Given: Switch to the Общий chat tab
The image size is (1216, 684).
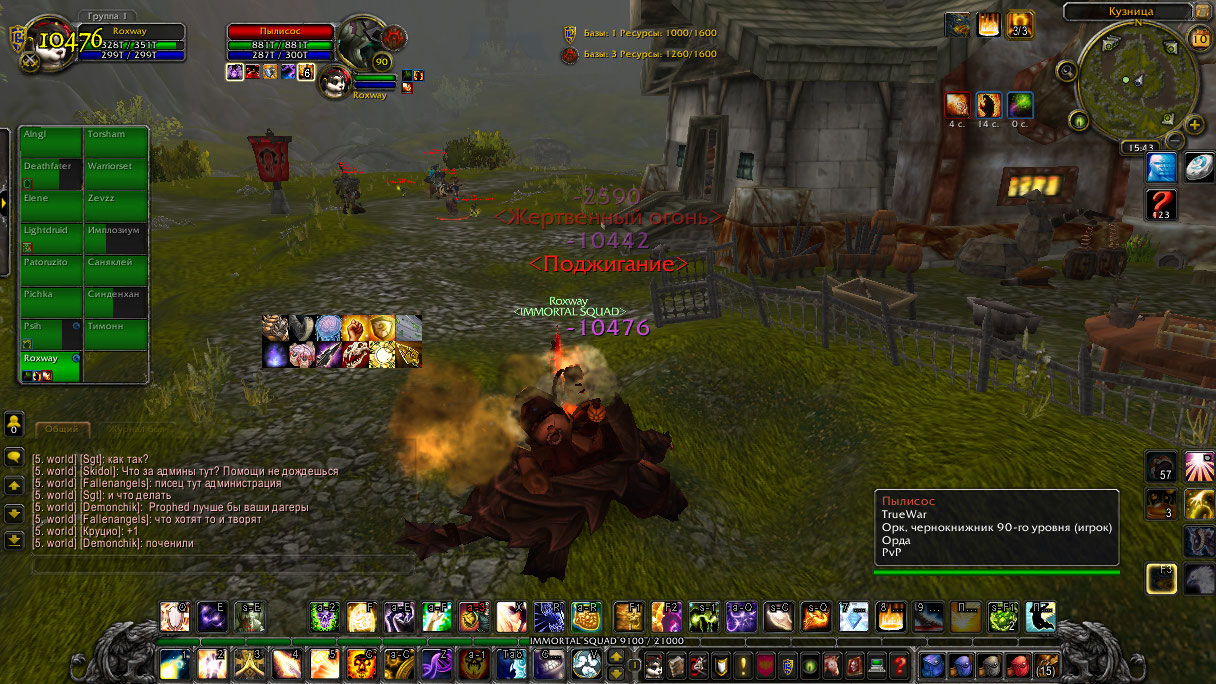Looking at the screenshot, I should 62,428.
